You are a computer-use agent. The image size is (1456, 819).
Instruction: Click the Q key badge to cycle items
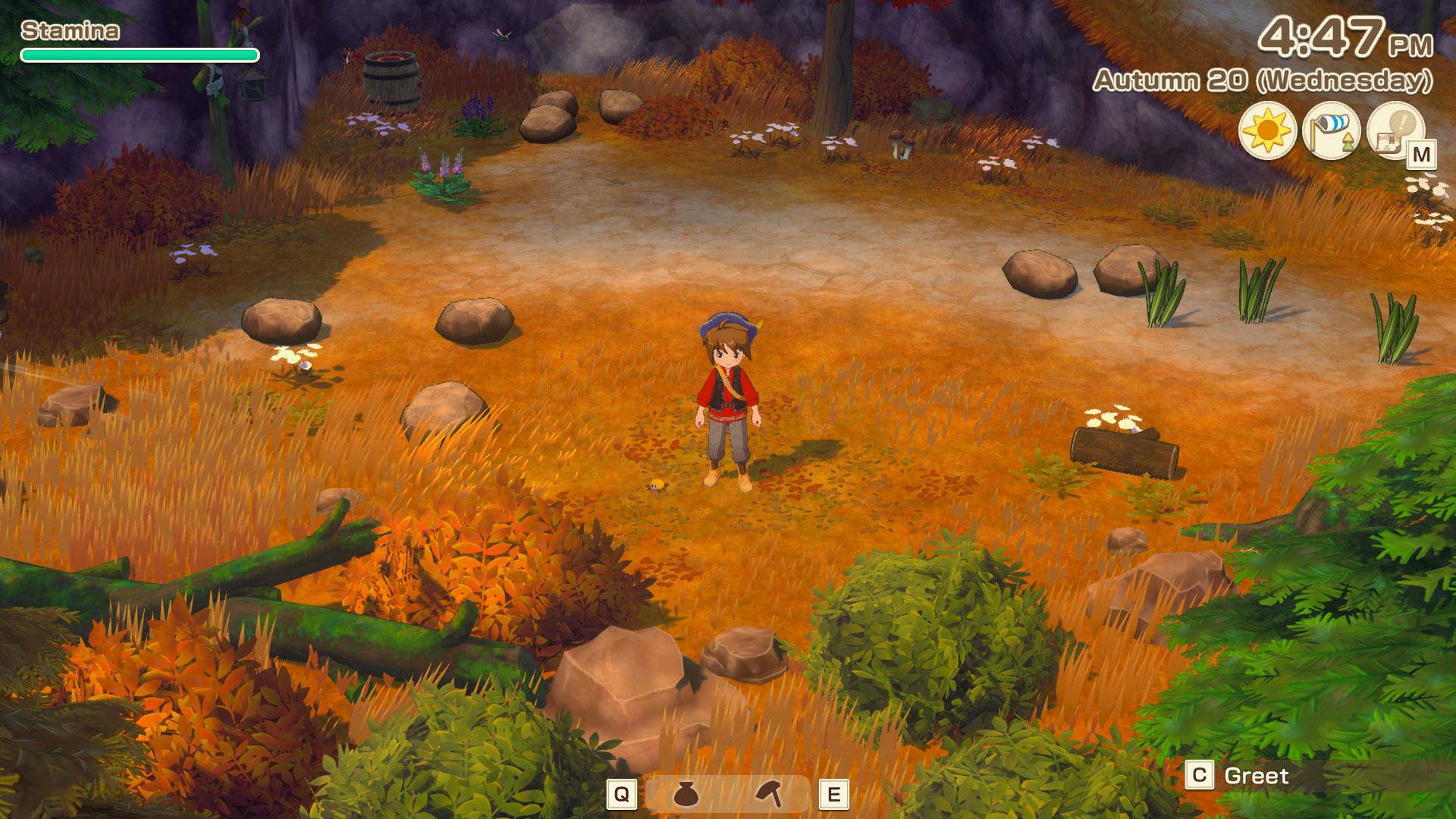pyautogui.click(x=622, y=795)
